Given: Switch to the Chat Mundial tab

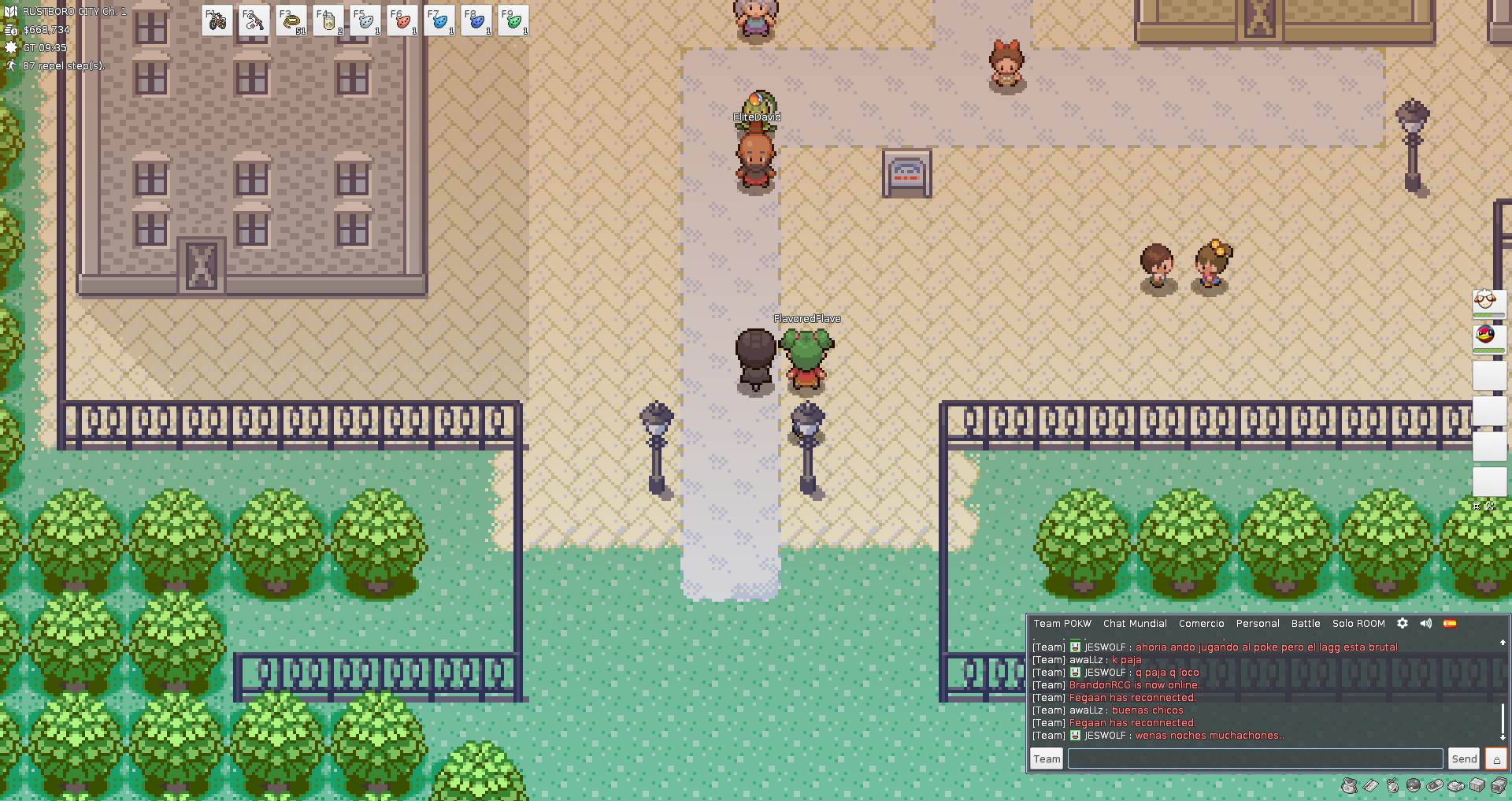Looking at the screenshot, I should tap(1135, 624).
